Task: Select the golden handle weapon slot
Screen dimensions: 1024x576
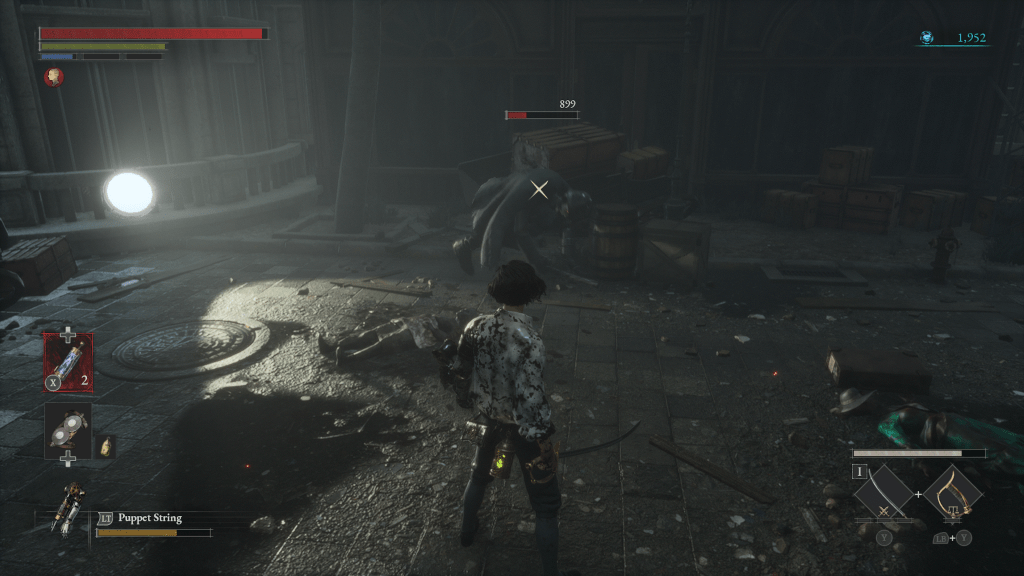Action: [x=952, y=494]
